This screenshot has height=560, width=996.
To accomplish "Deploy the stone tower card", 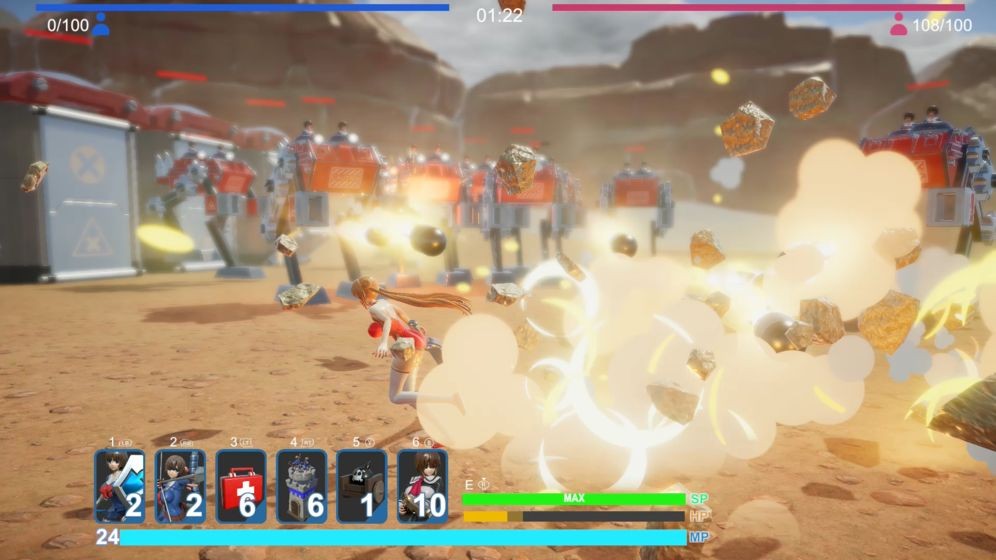I will [x=301, y=486].
